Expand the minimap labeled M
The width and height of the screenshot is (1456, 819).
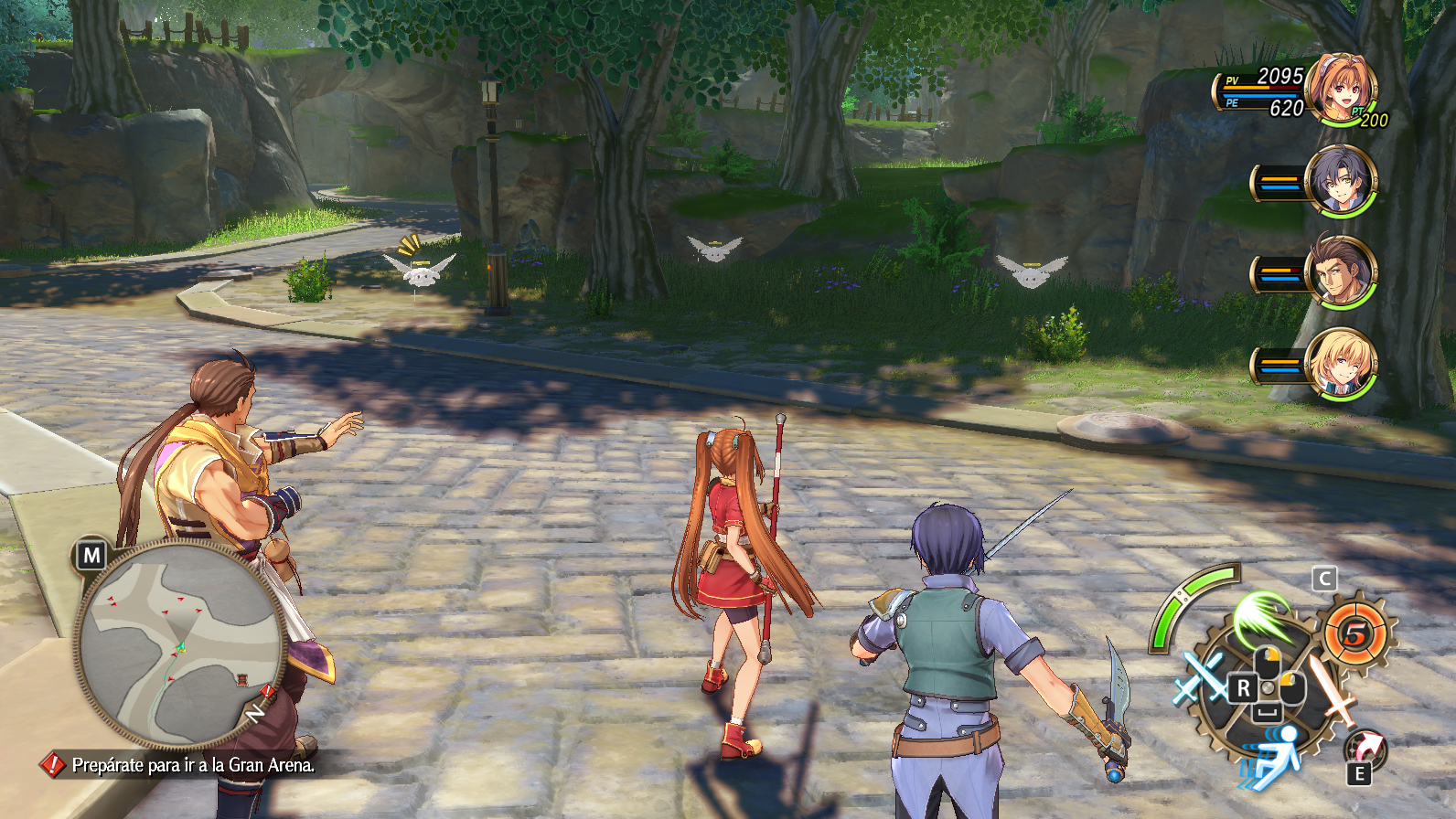91,553
